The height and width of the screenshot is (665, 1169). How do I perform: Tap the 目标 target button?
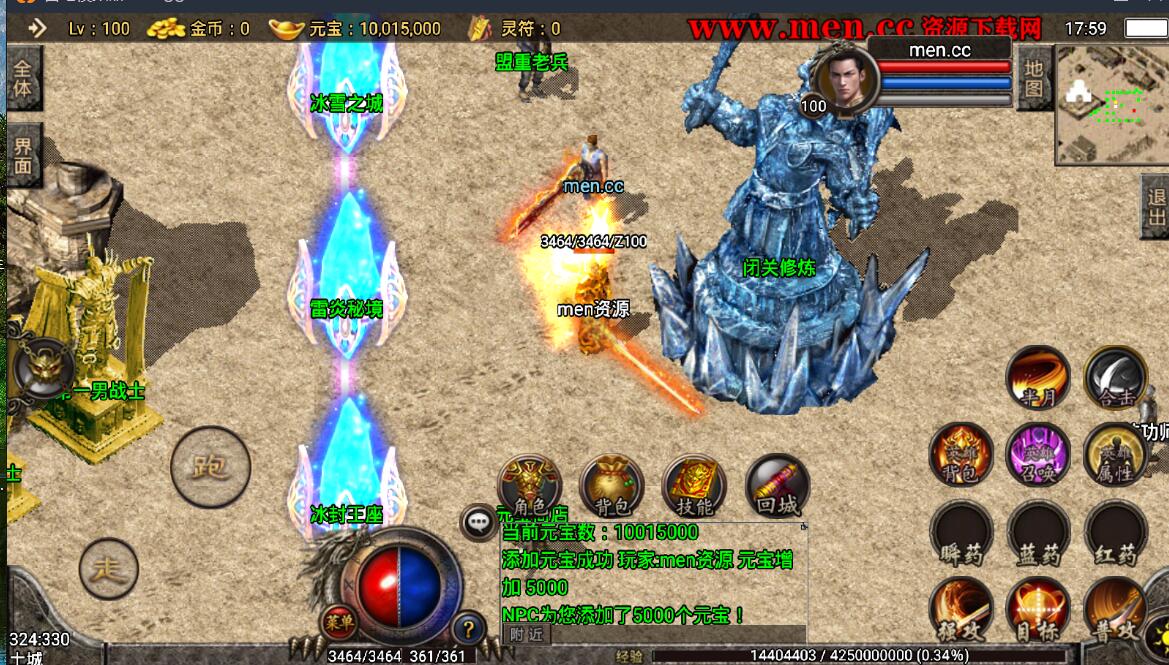pyautogui.click(x=1038, y=610)
